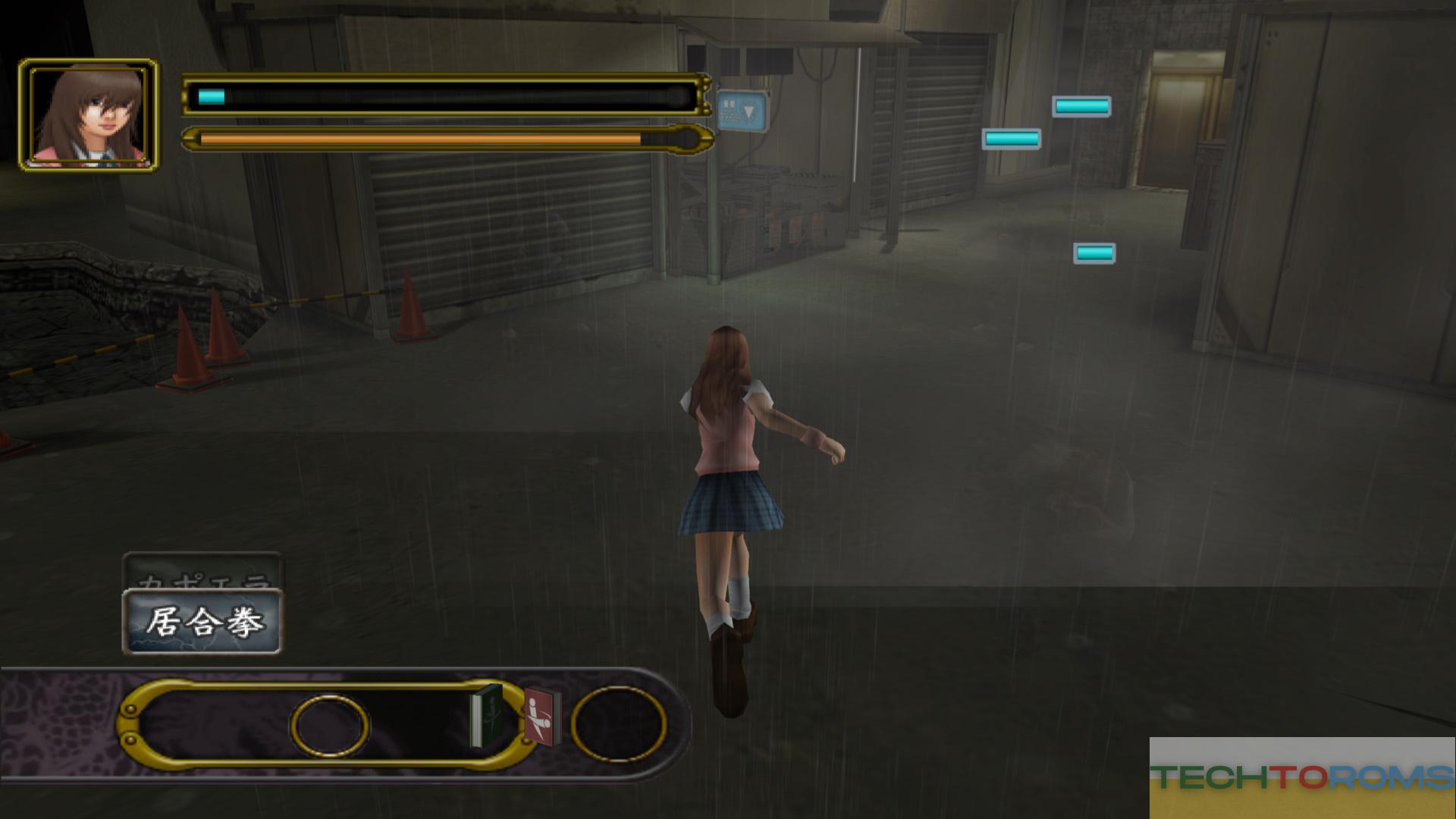
Task: Choose the red kick technique book
Action: (x=544, y=717)
